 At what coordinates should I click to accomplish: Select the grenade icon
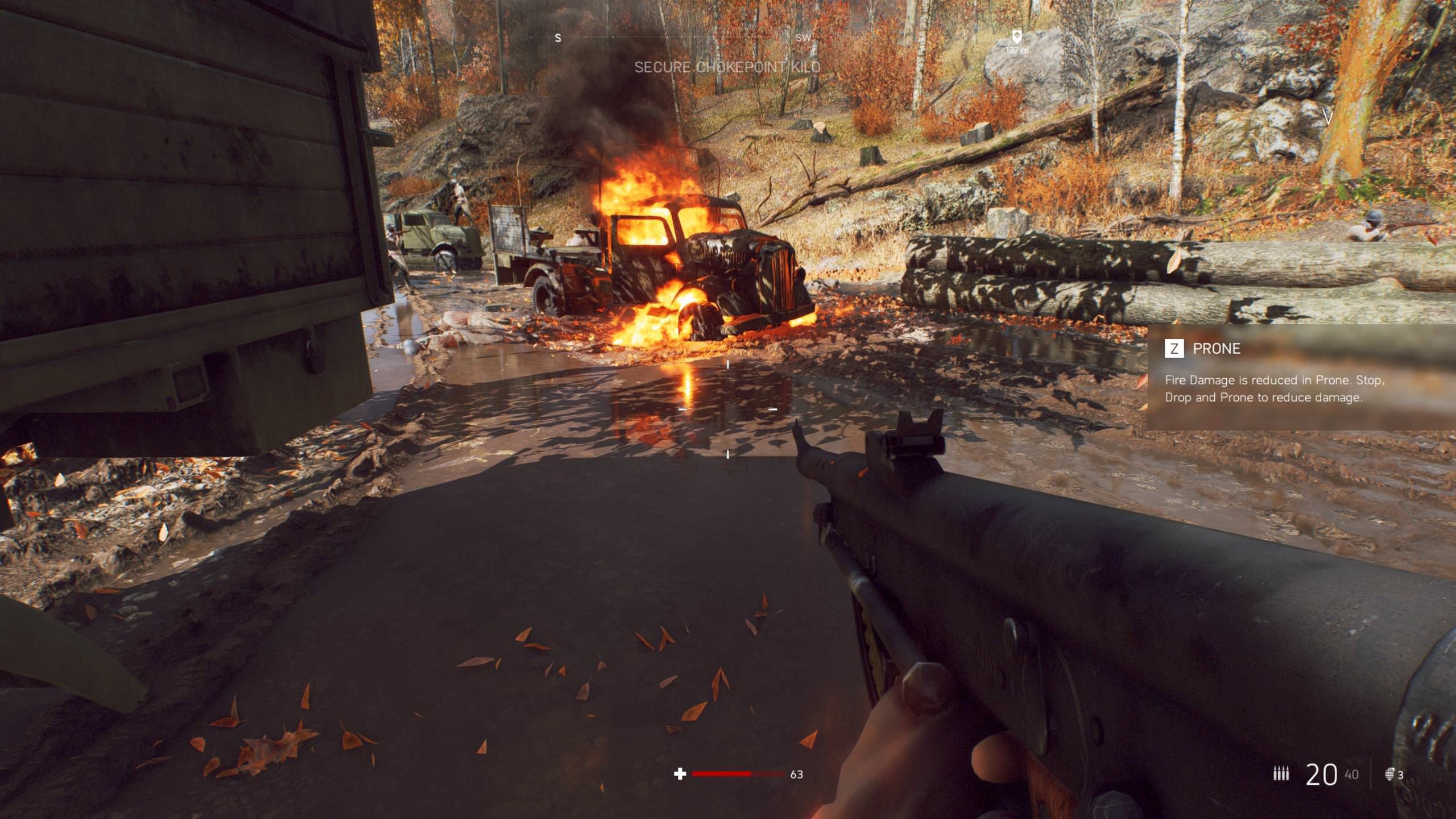tap(1389, 774)
